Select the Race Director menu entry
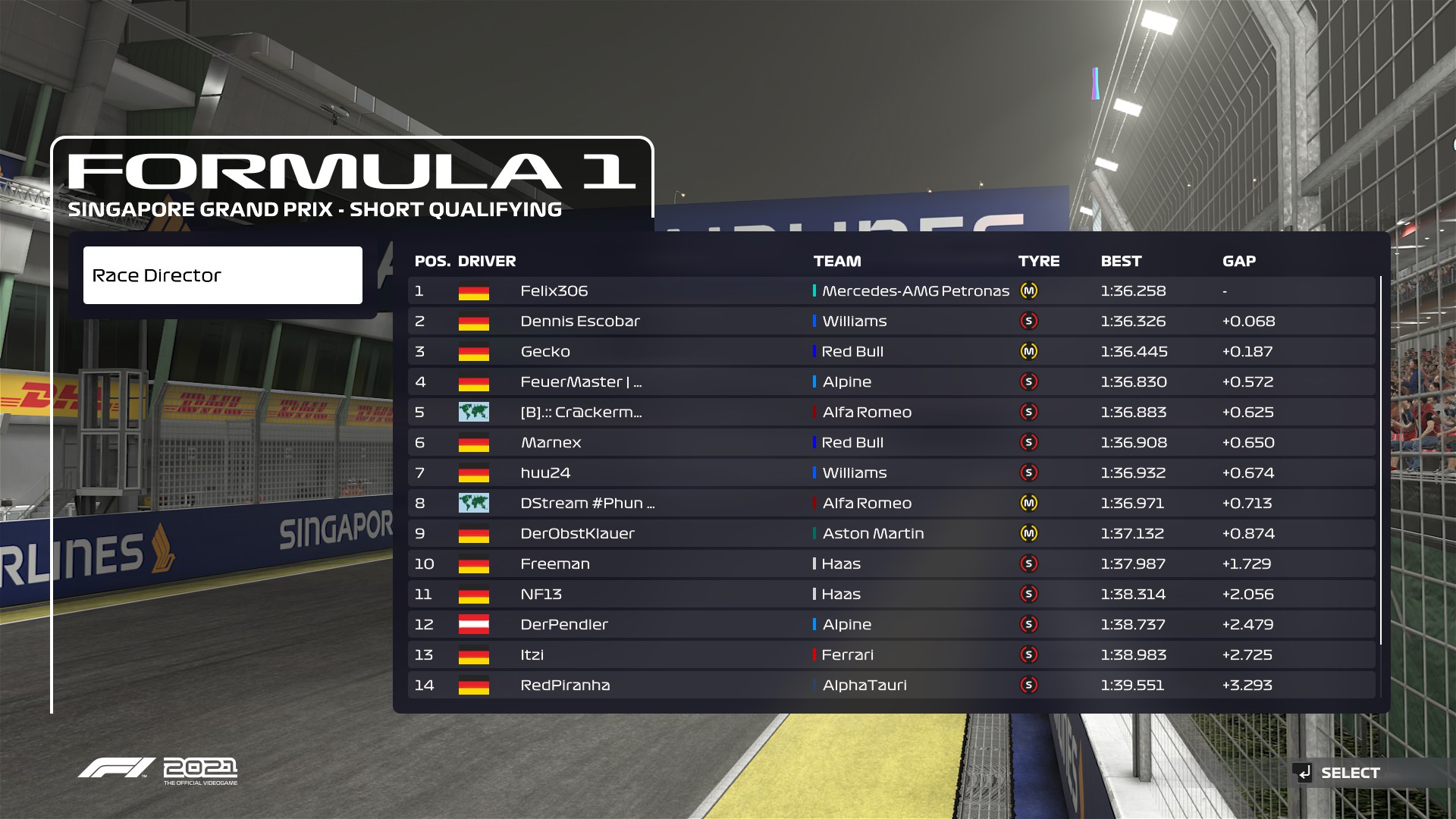 point(222,275)
